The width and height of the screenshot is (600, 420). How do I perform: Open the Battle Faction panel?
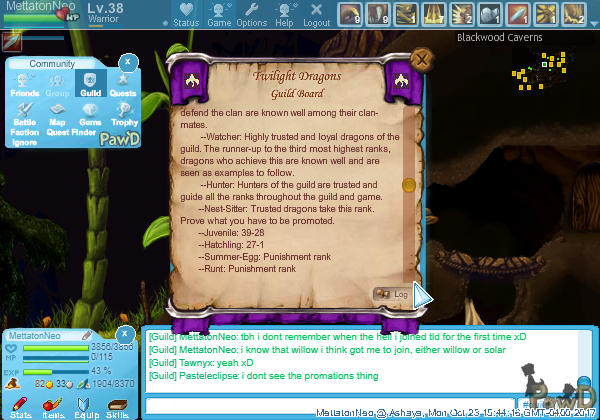[x=25, y=116]
